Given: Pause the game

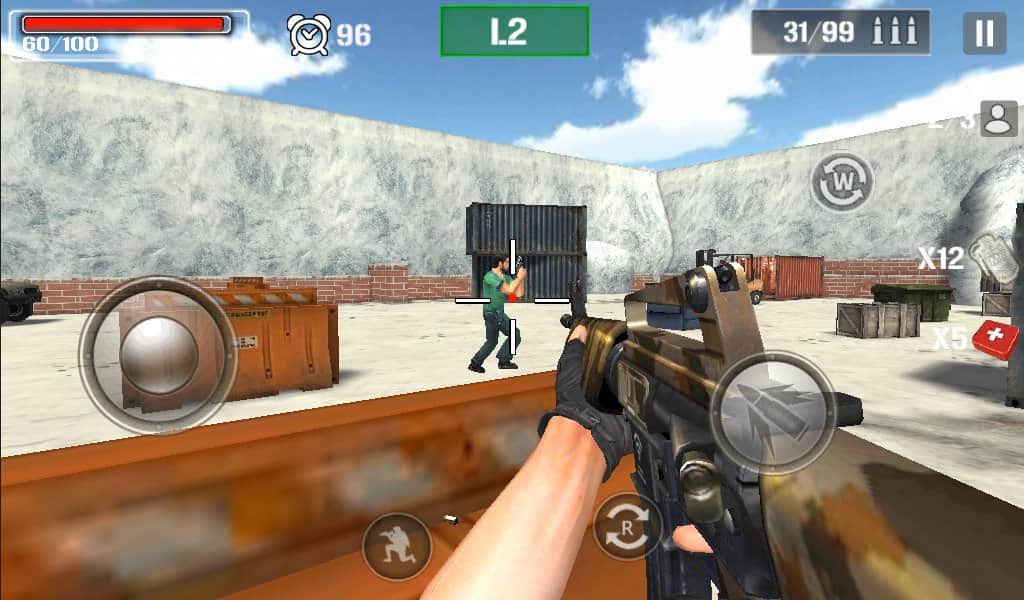Looking at the screenshot, I should [984, 33].
